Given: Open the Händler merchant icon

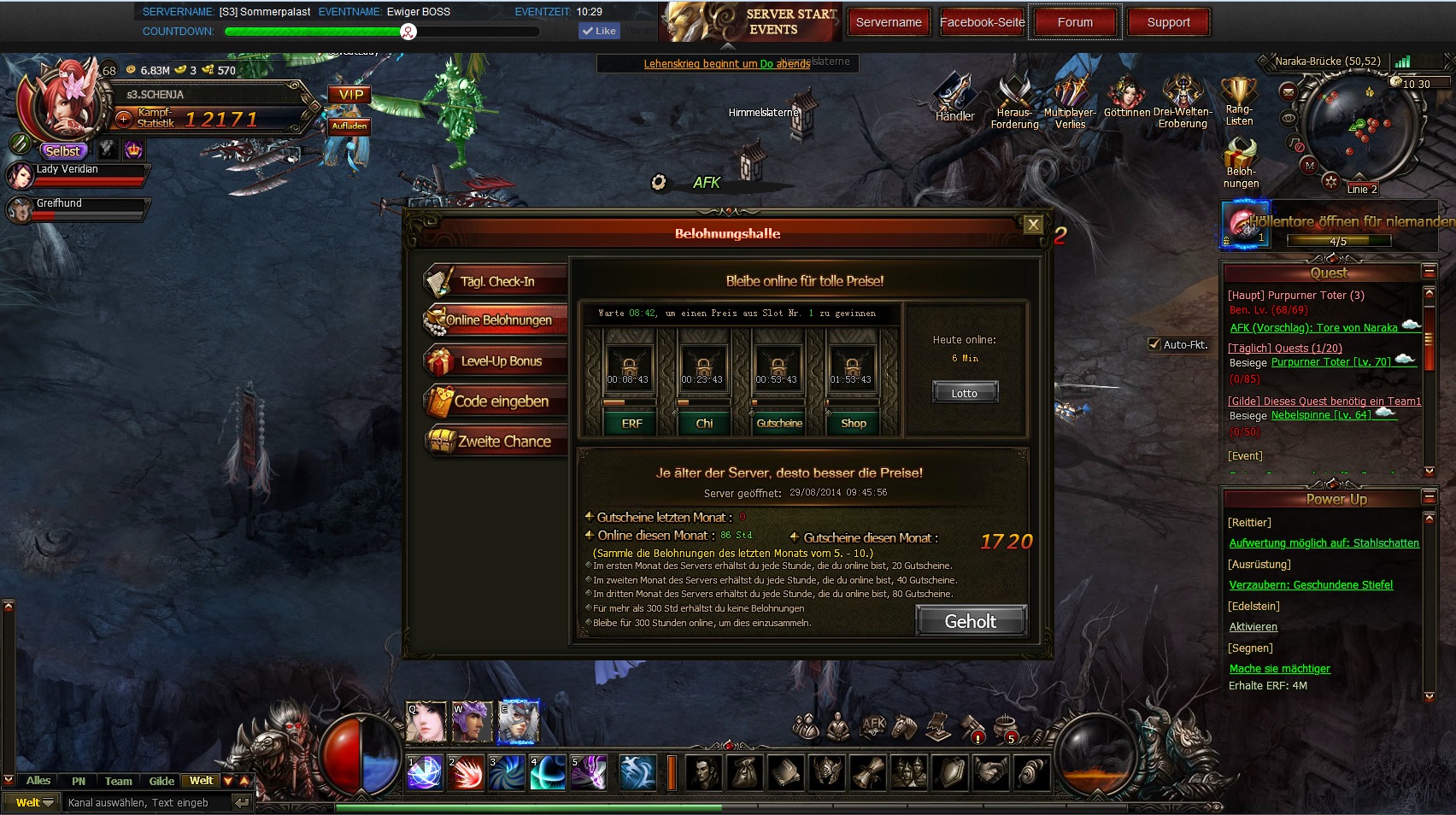Looking at the screenshot, I should coord(954,97).
